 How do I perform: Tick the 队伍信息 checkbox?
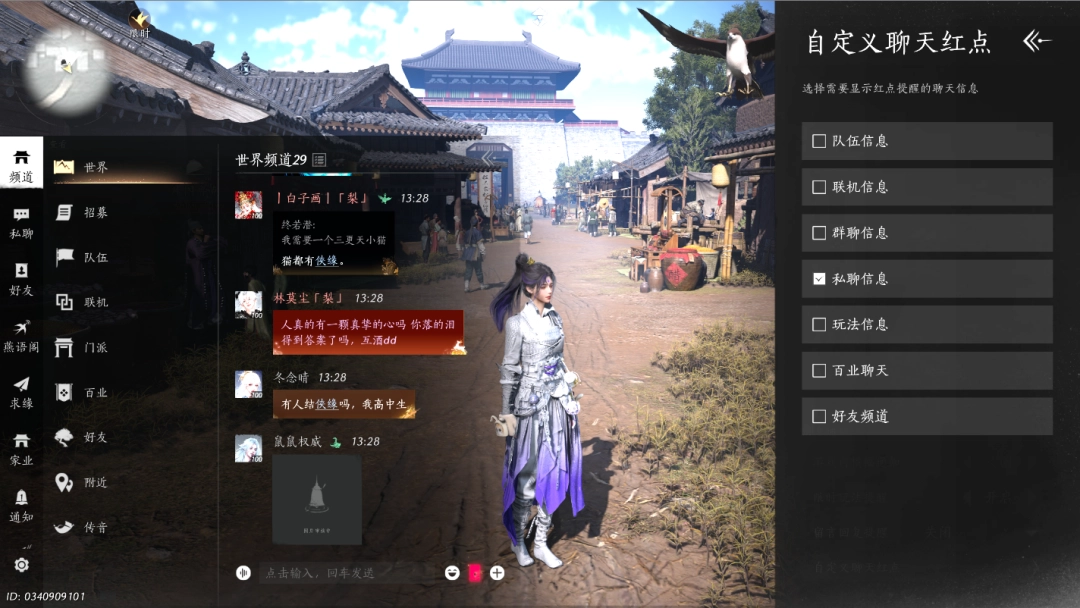819,141
